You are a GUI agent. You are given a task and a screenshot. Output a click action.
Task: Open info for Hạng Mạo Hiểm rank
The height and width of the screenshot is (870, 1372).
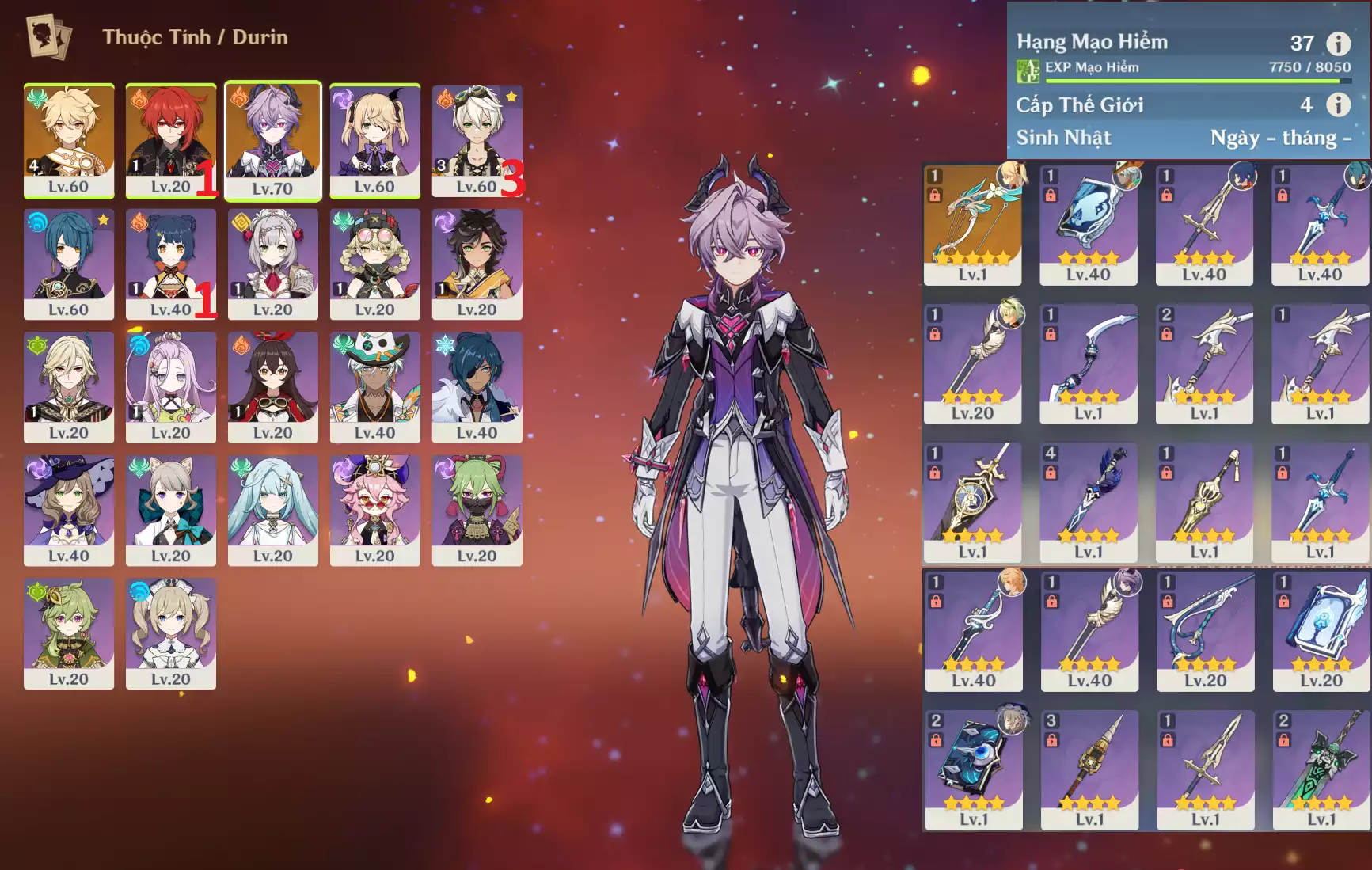(1338, 44)
